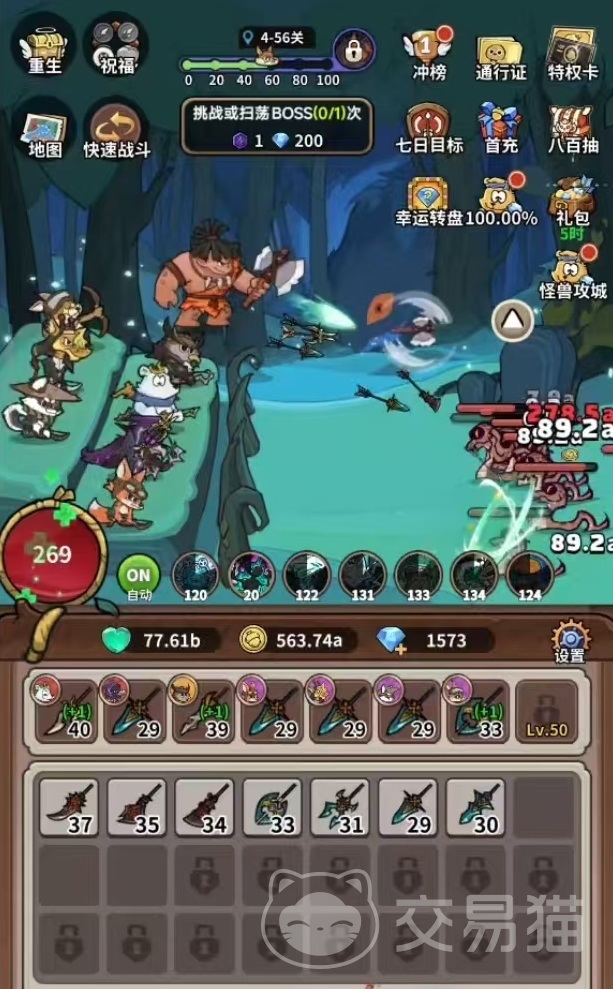Open 七日目标 seven-day goals

coord(429,125)
